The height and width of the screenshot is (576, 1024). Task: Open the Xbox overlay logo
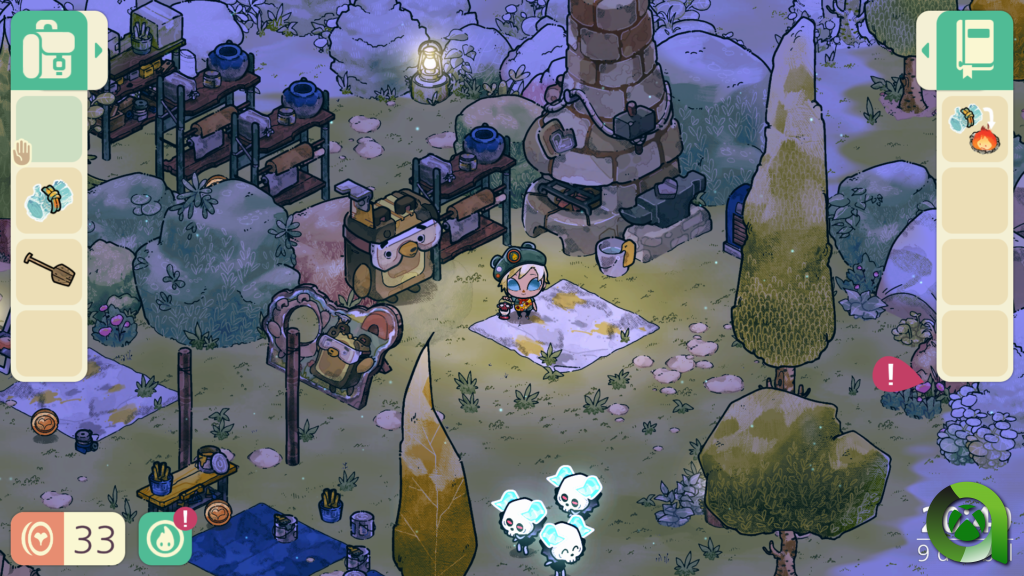(968, 523)
